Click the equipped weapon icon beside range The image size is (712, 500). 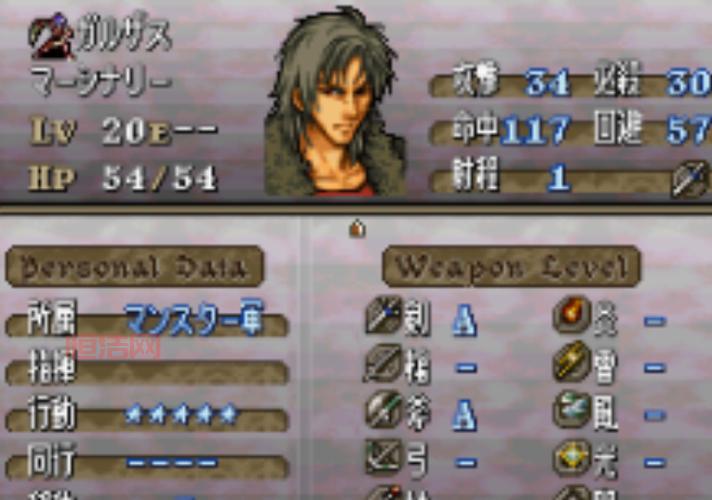pyautogui.click(x=688, y=180)
